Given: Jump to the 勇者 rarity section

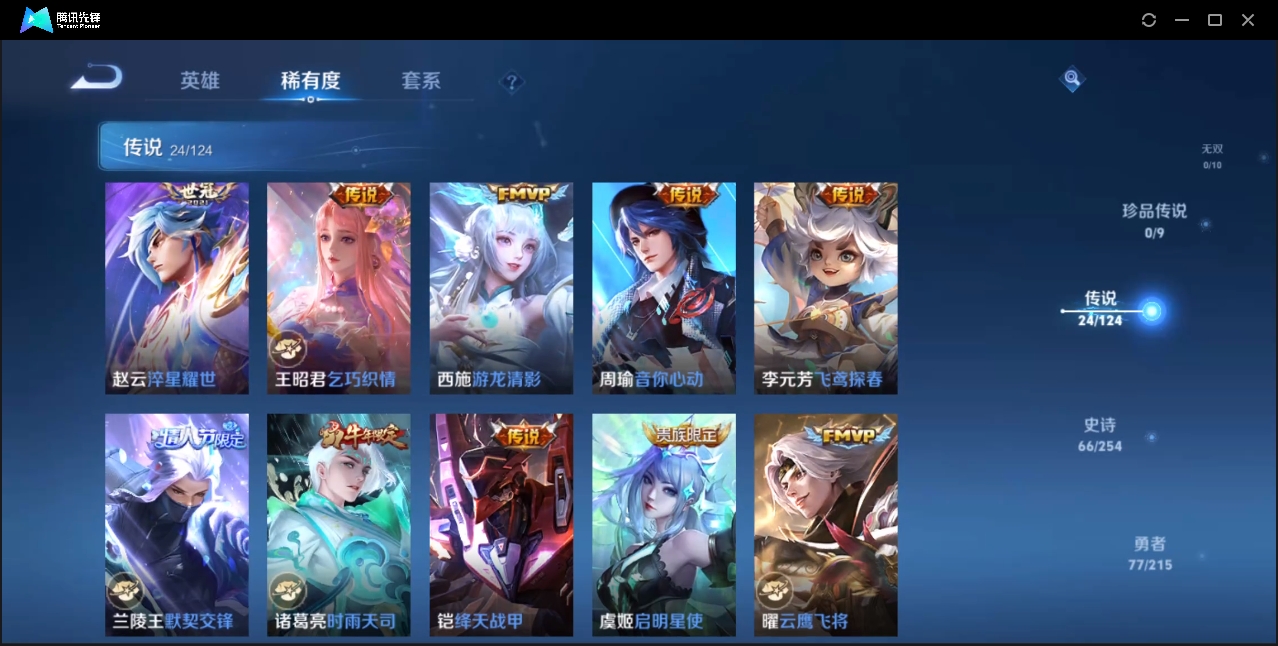Looking at the screenshot, I should (x=1150, y=553).
